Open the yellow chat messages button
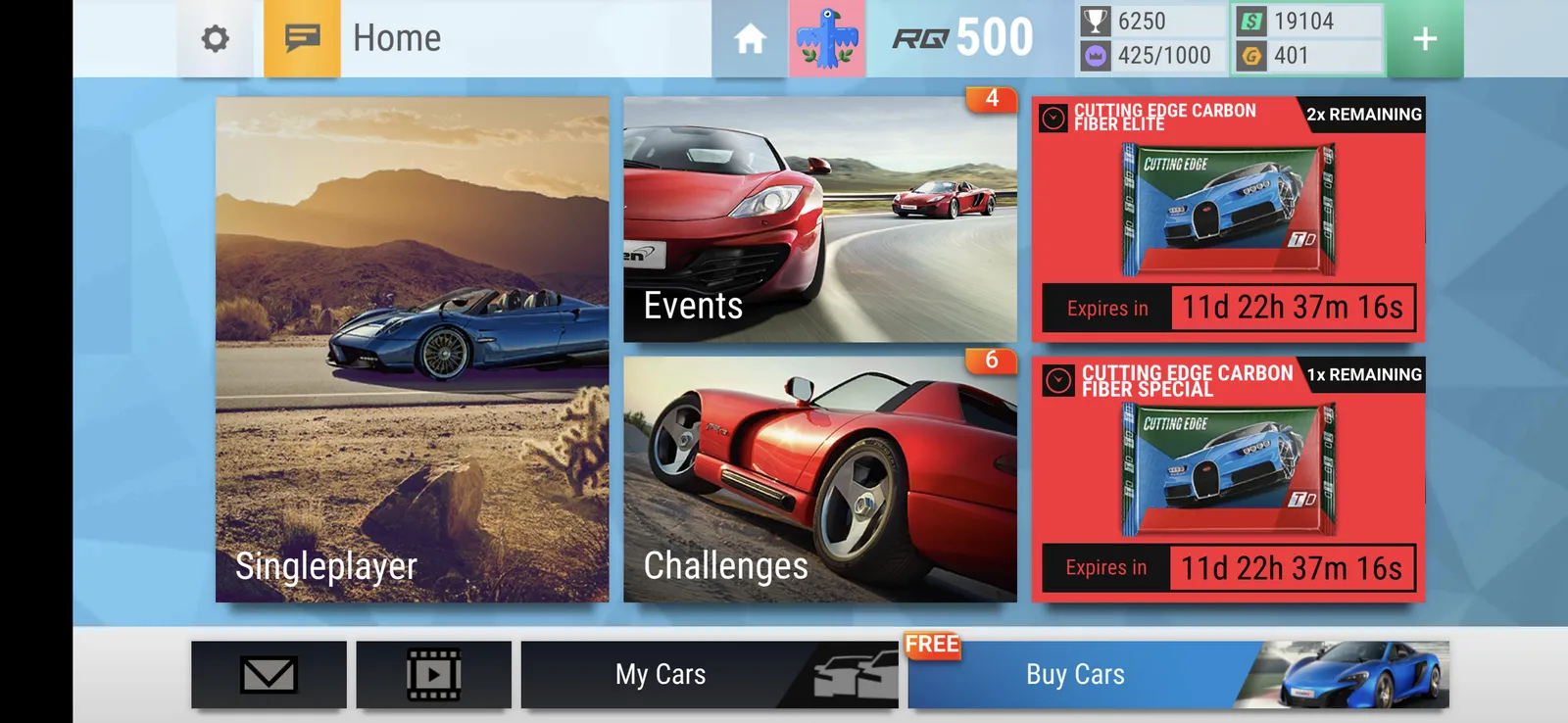The width and height of the screenshot is (1568, 723). pos(302,38)
